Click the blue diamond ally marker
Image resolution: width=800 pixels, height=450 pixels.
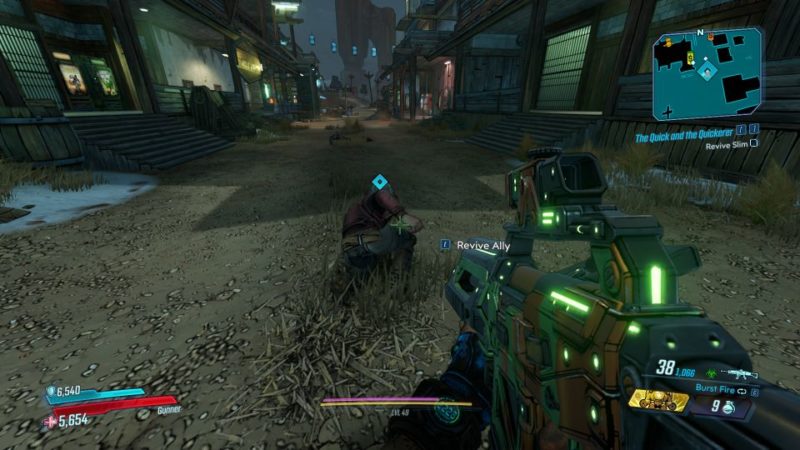[x=379, y=181]
